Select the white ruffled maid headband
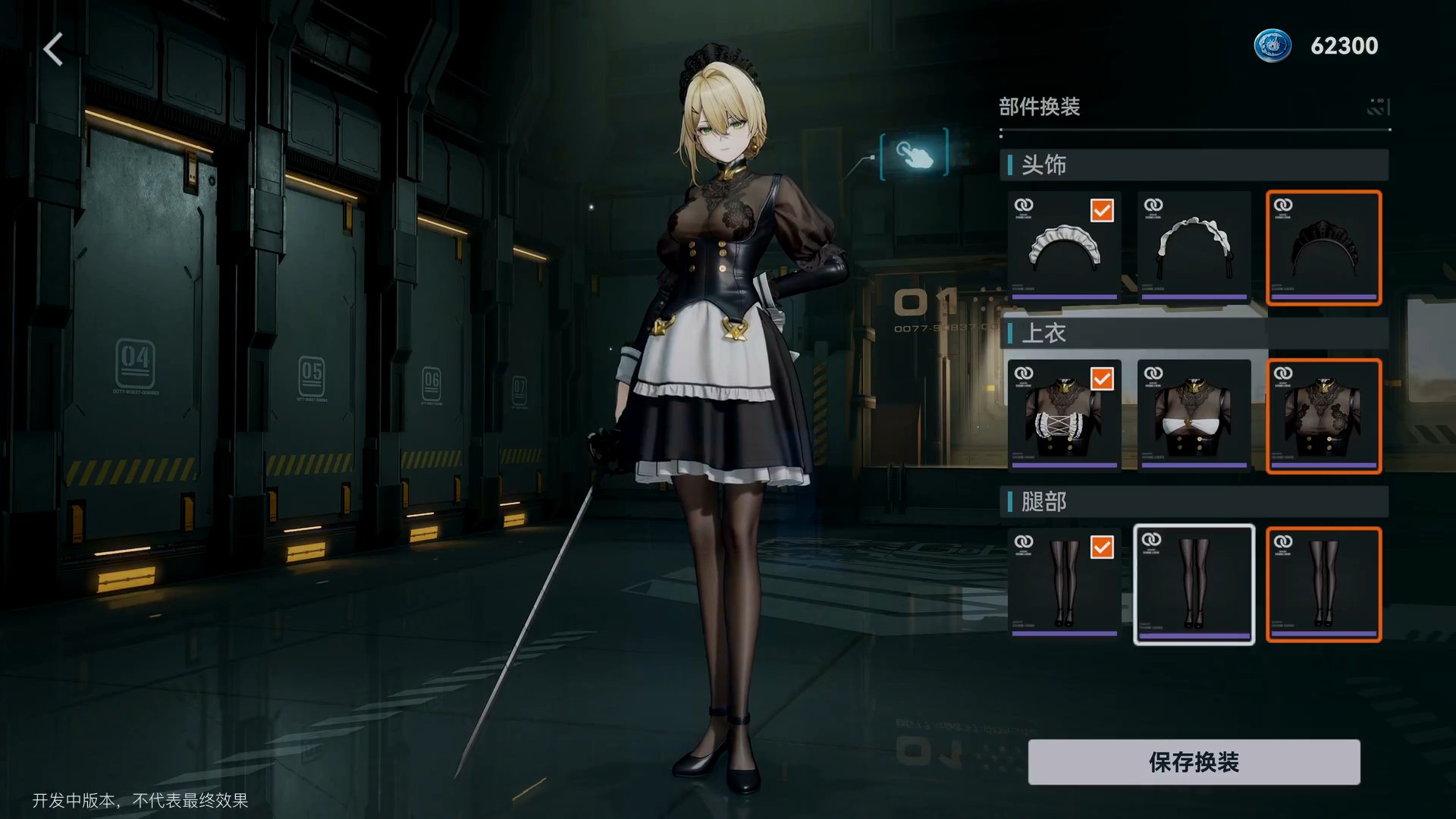 (x=1064, y=247)
